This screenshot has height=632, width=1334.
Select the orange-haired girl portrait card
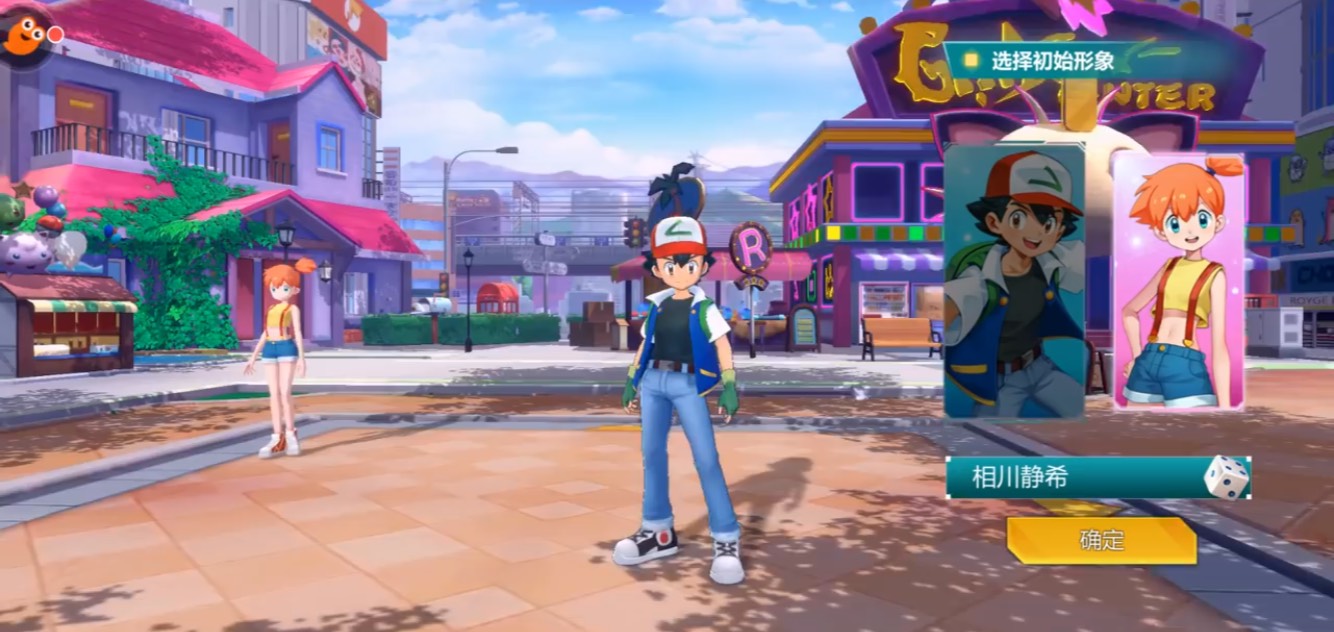[x=1178, y=282]
